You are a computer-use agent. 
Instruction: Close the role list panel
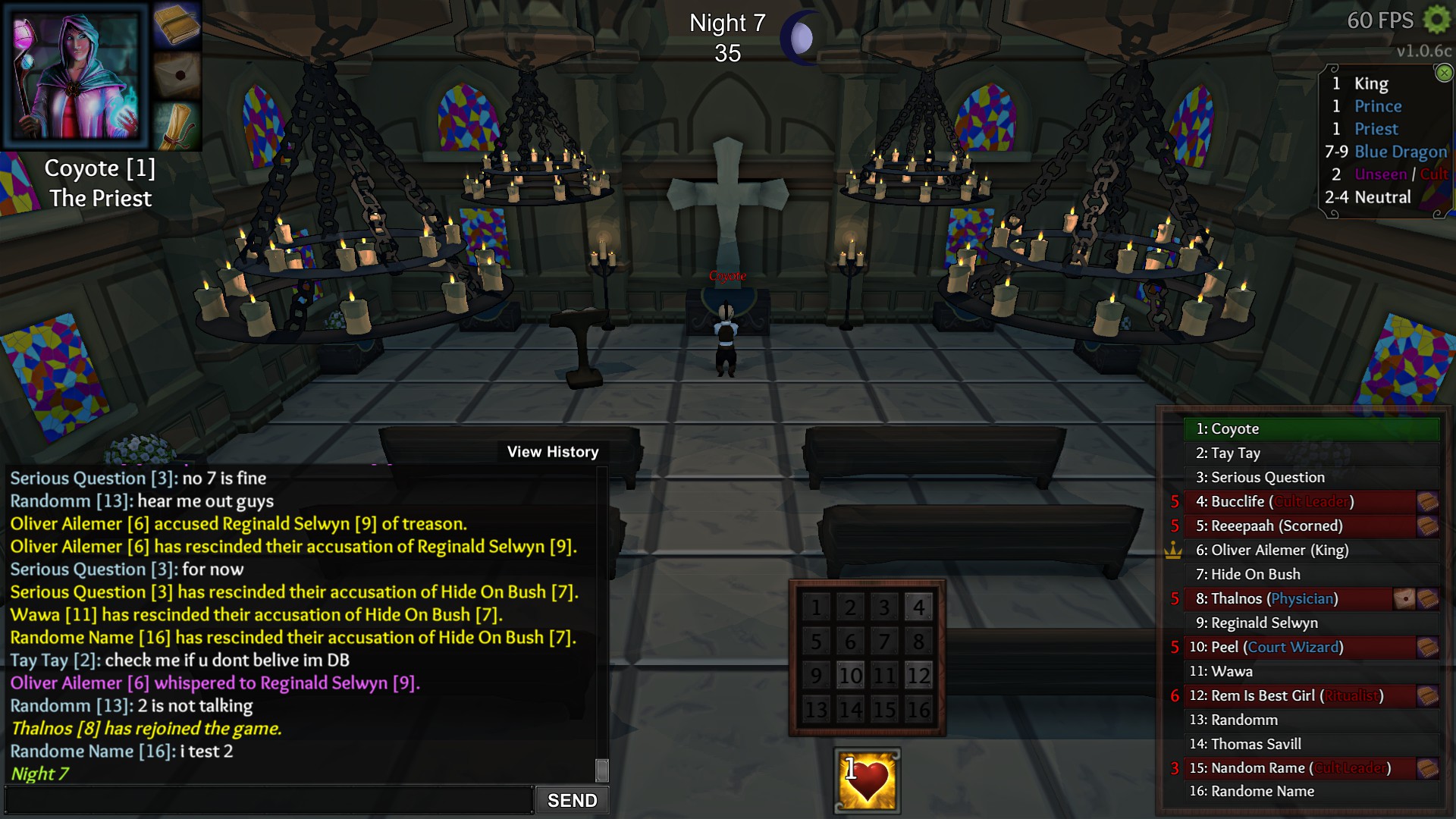(1444, 73)
